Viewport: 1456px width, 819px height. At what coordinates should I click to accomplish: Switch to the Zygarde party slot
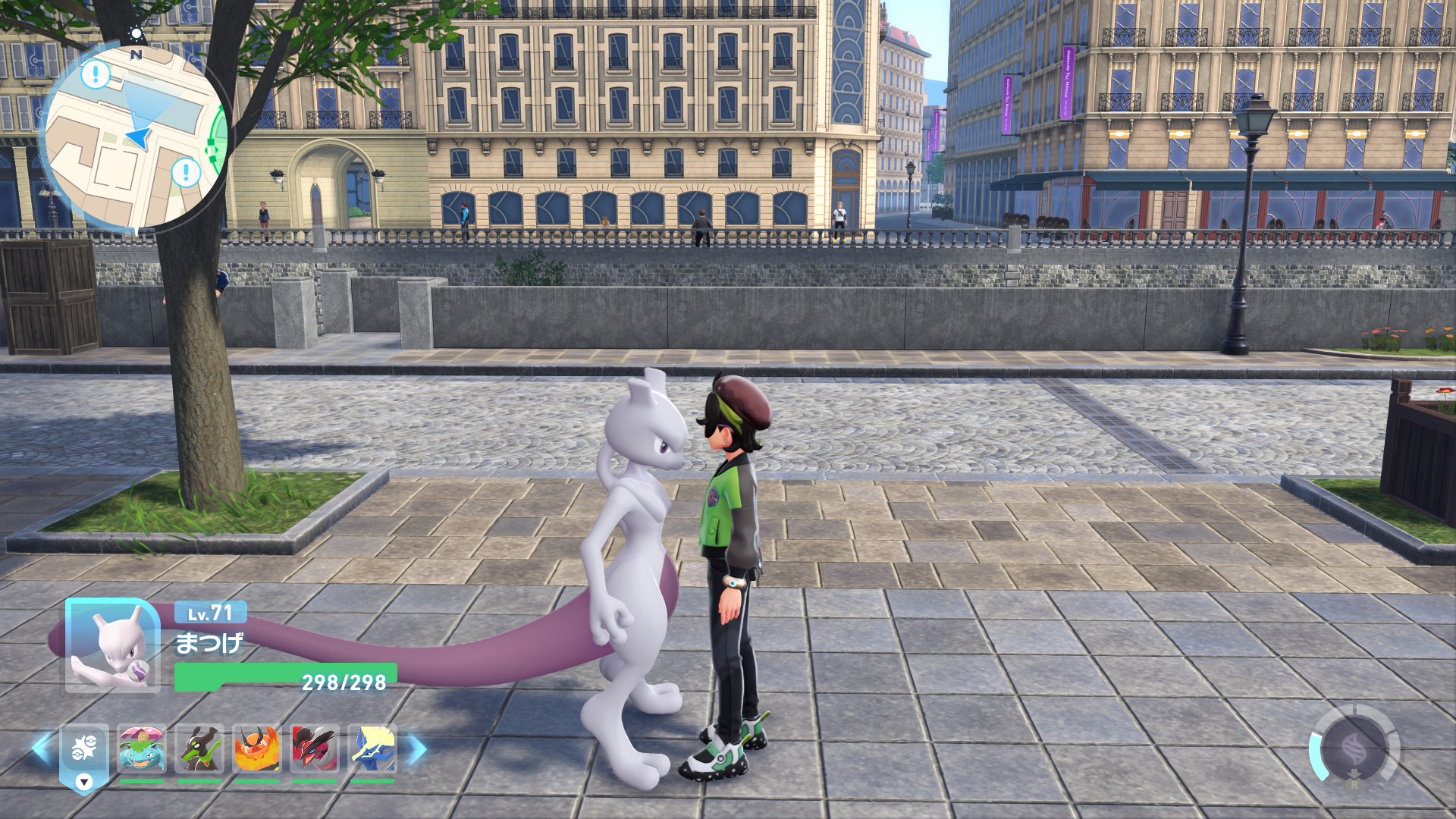coord(199,749)
